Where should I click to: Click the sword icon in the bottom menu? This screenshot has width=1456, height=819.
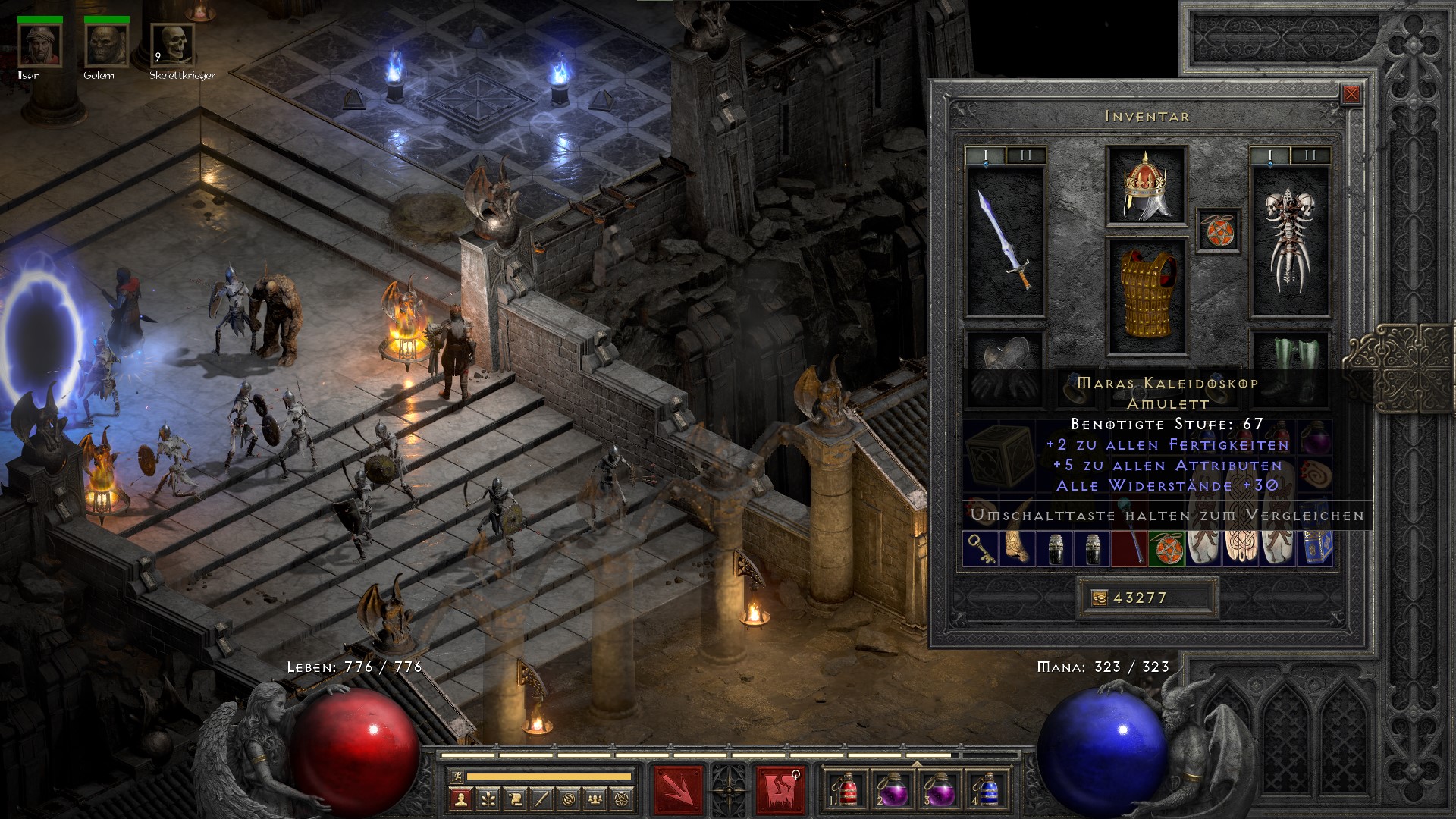[541, 800]
